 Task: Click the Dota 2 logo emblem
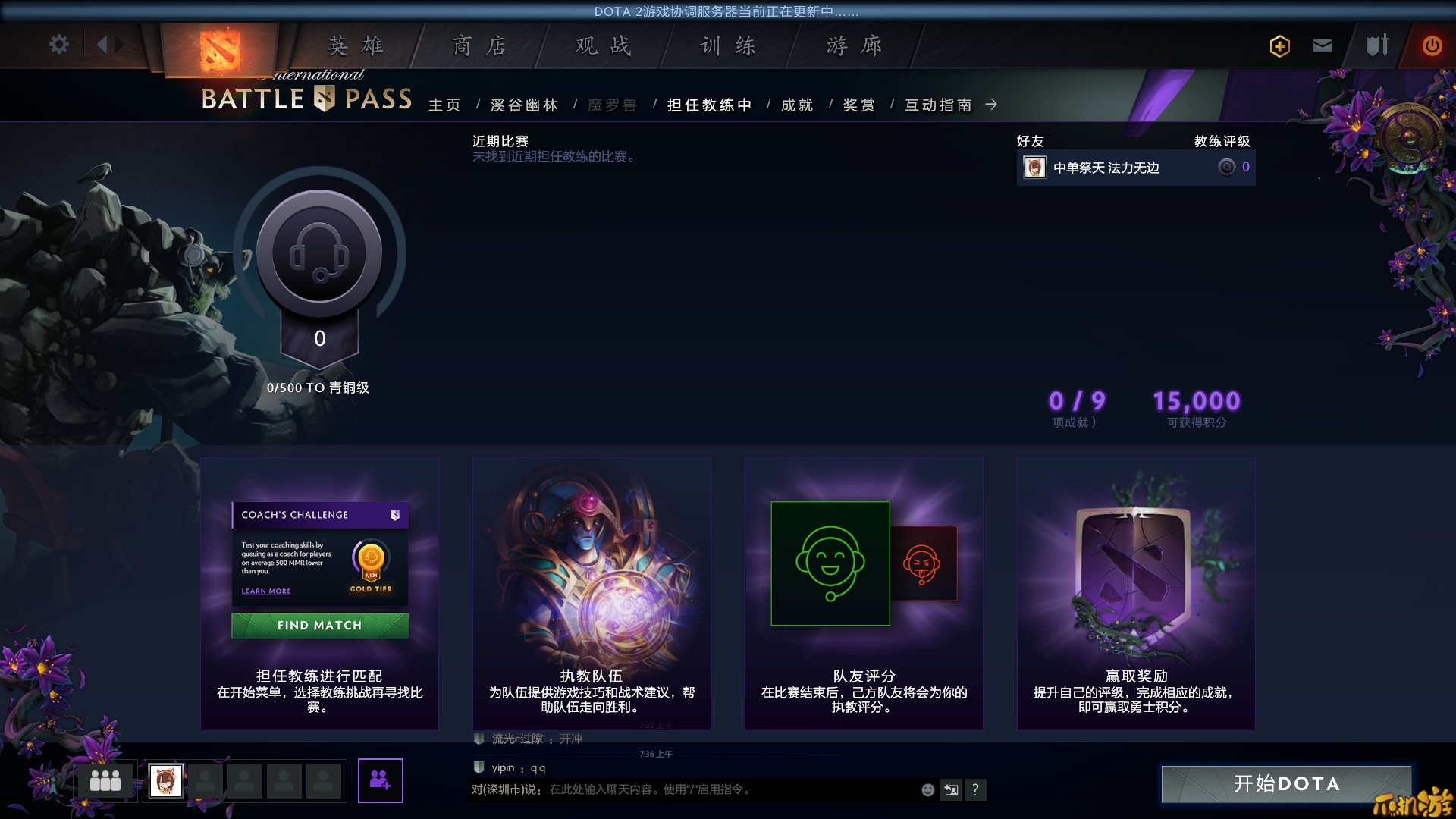click(x=218, y=47)
